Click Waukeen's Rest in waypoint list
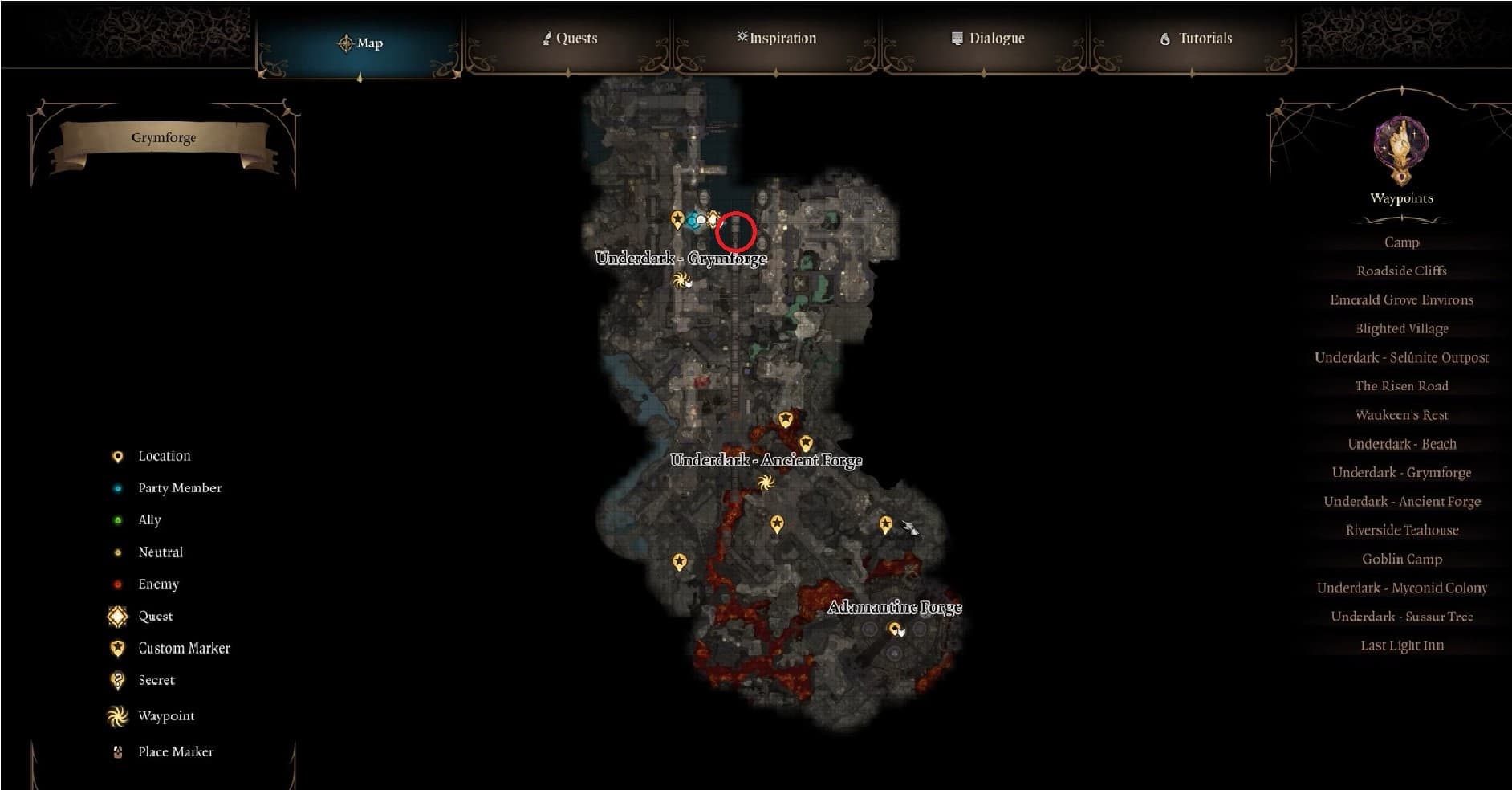Image resolution: width=1512 pixels, height=790 pixels. [1401, 415]
